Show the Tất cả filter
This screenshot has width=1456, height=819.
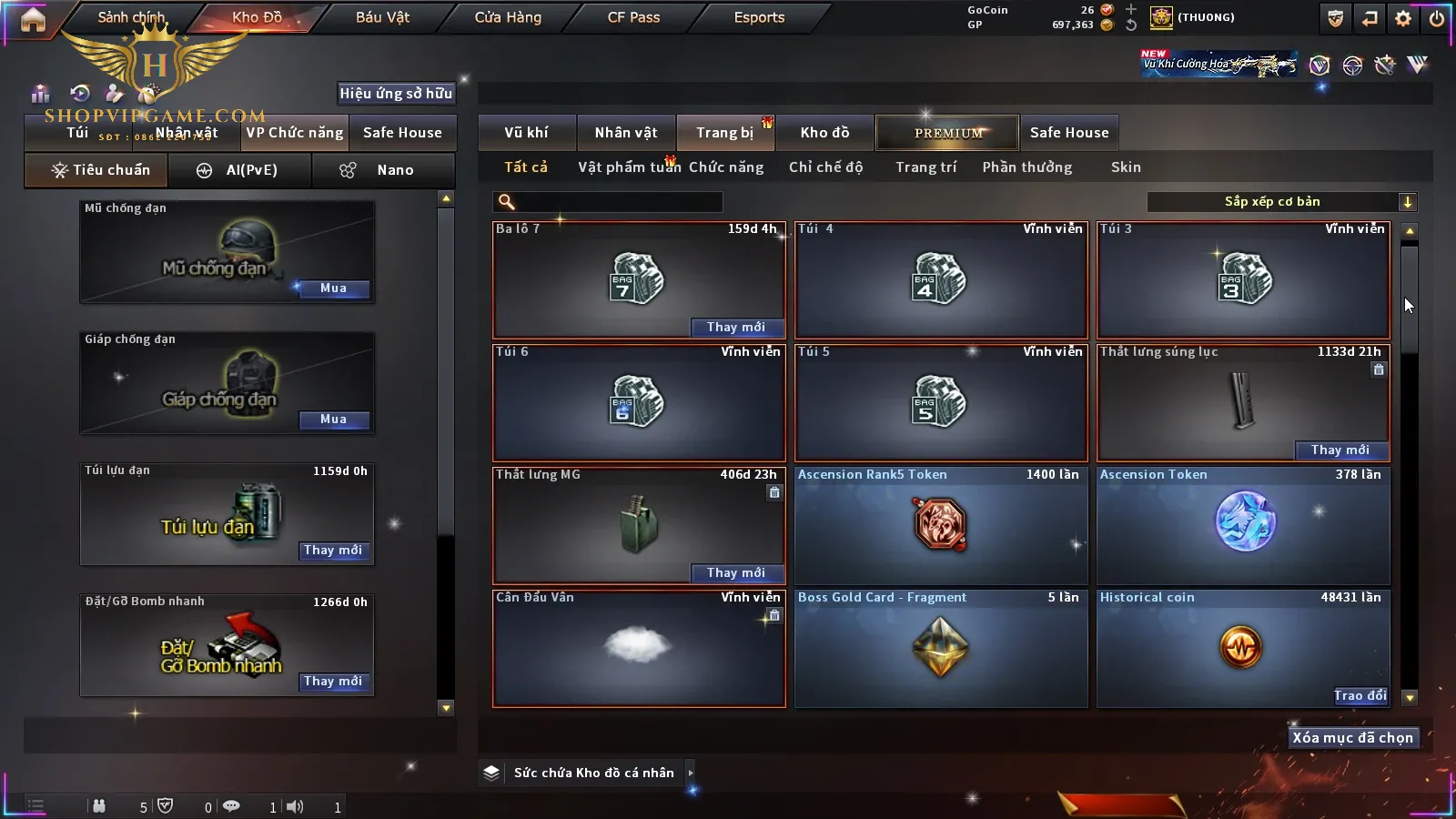[526, 167]
